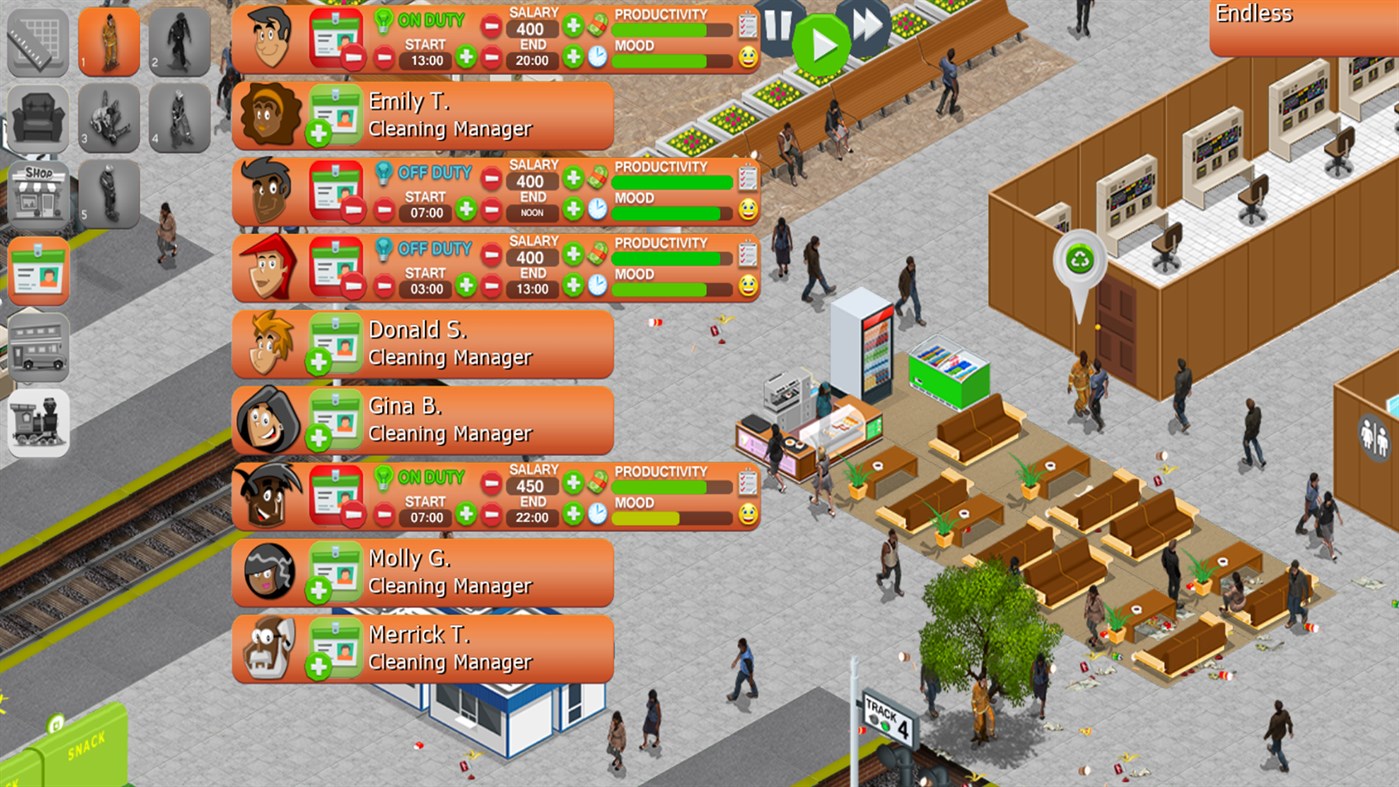The image size is (1399, 787).
Task: Switch to staff category 5
Action: [109, 194]
